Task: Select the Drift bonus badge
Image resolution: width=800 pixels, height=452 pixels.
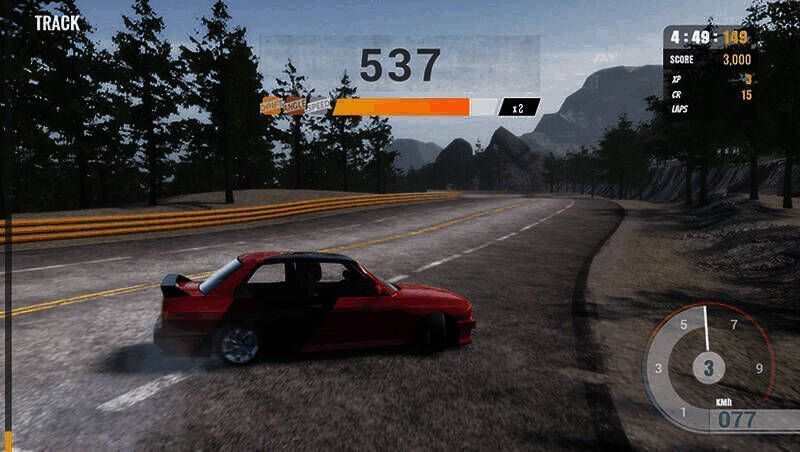Action: 271,105
